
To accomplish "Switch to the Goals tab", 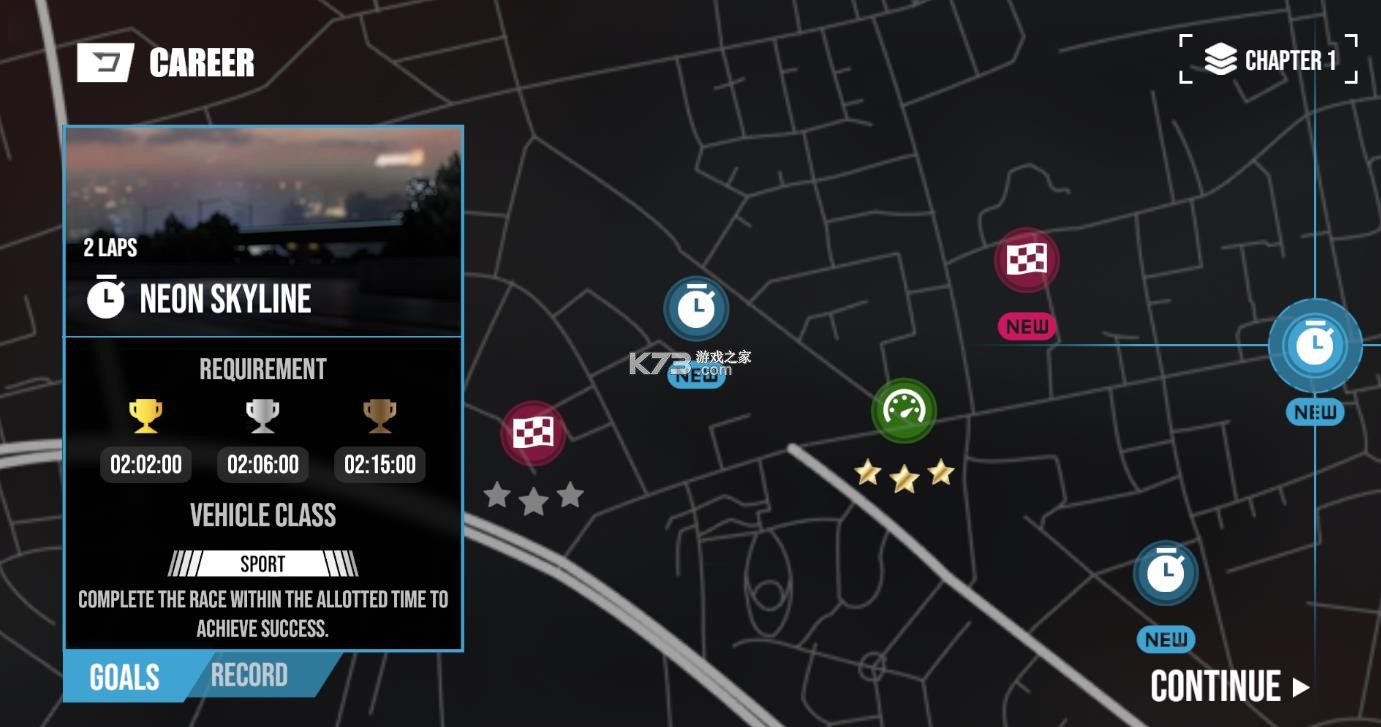I will (x=124, y=676).
